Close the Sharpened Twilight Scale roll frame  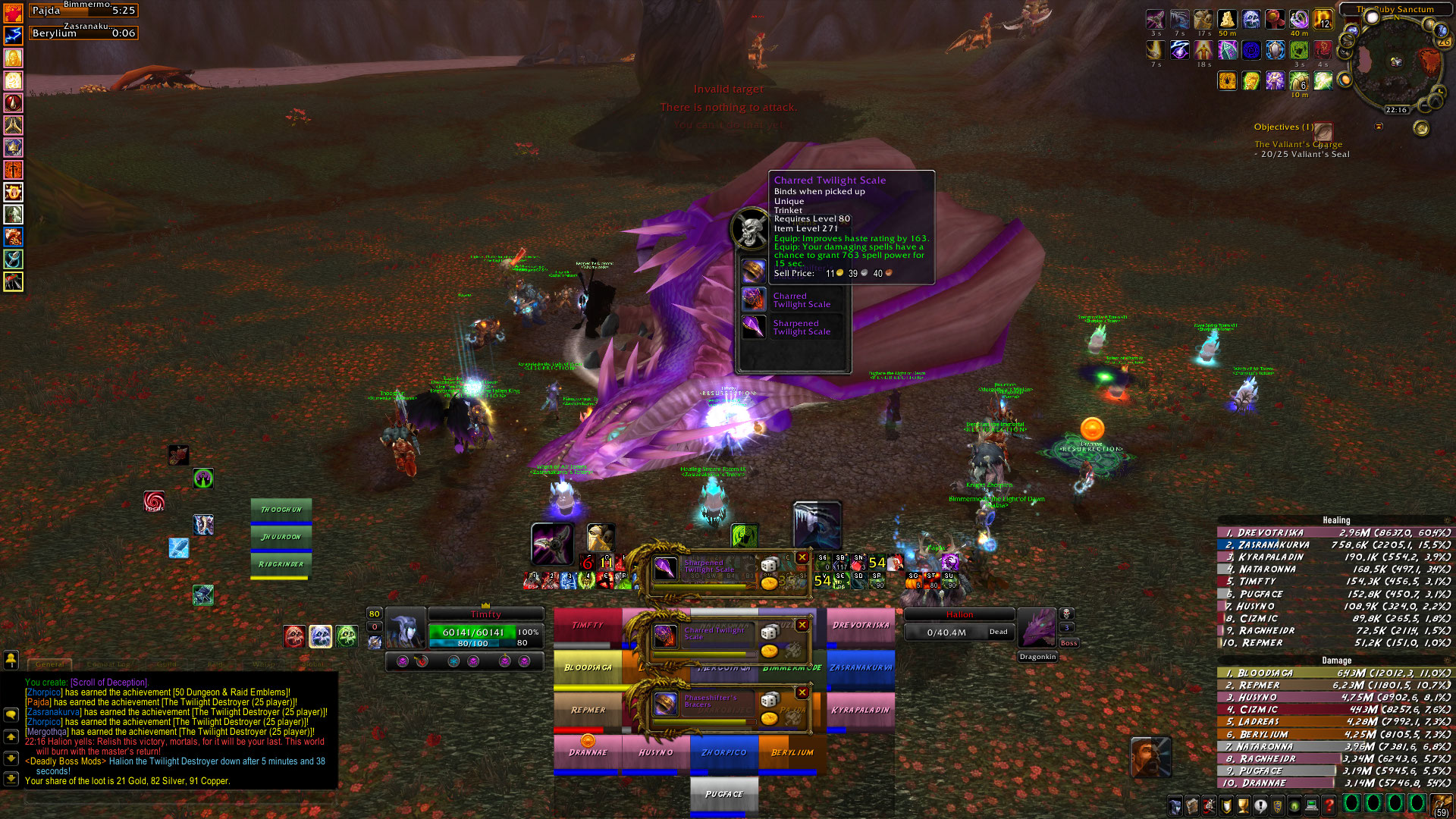(802, 558)
